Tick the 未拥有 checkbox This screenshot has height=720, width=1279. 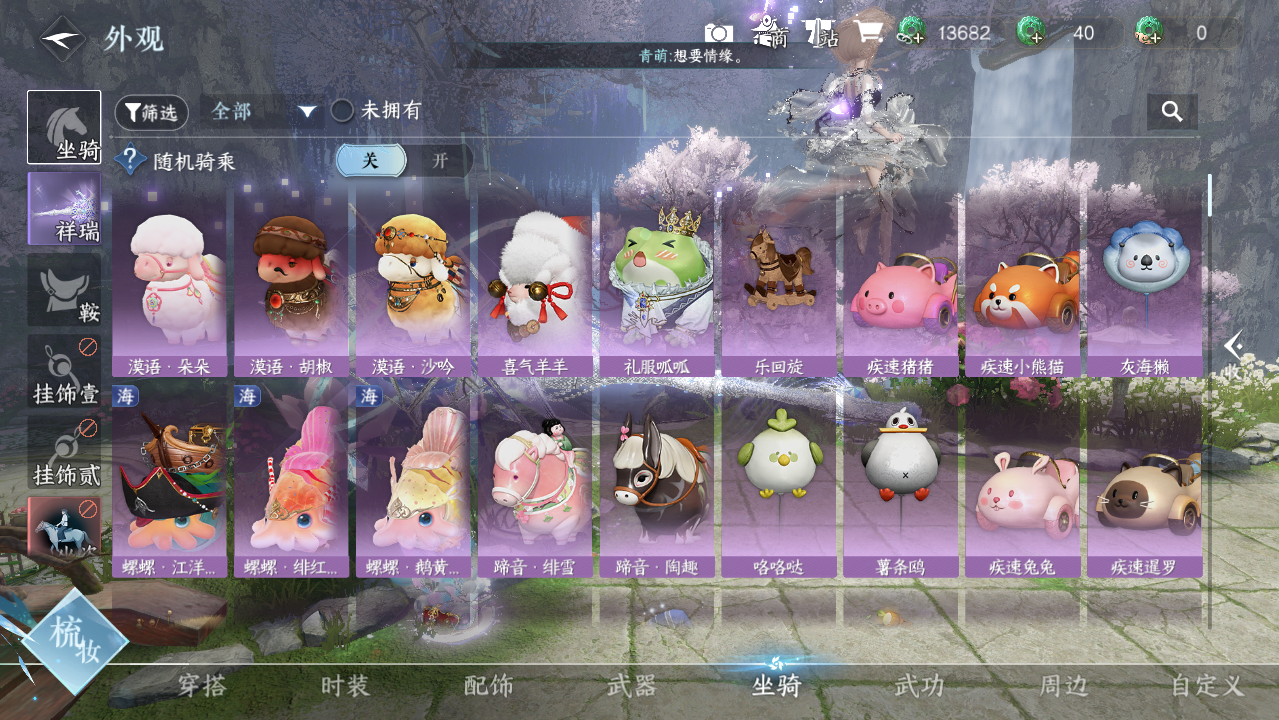[343, 111]
